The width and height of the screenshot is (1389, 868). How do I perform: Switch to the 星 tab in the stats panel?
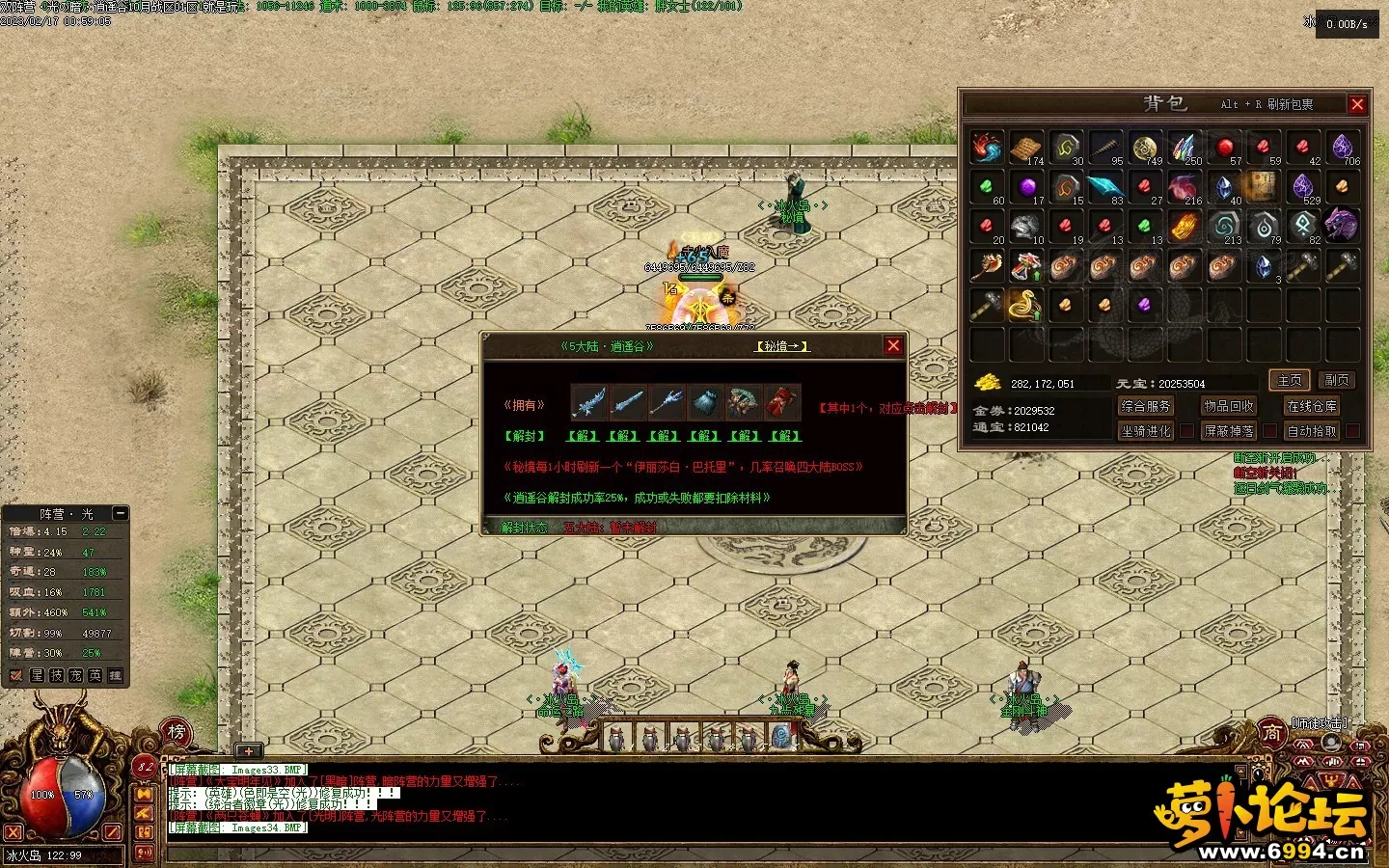(37, 675)
